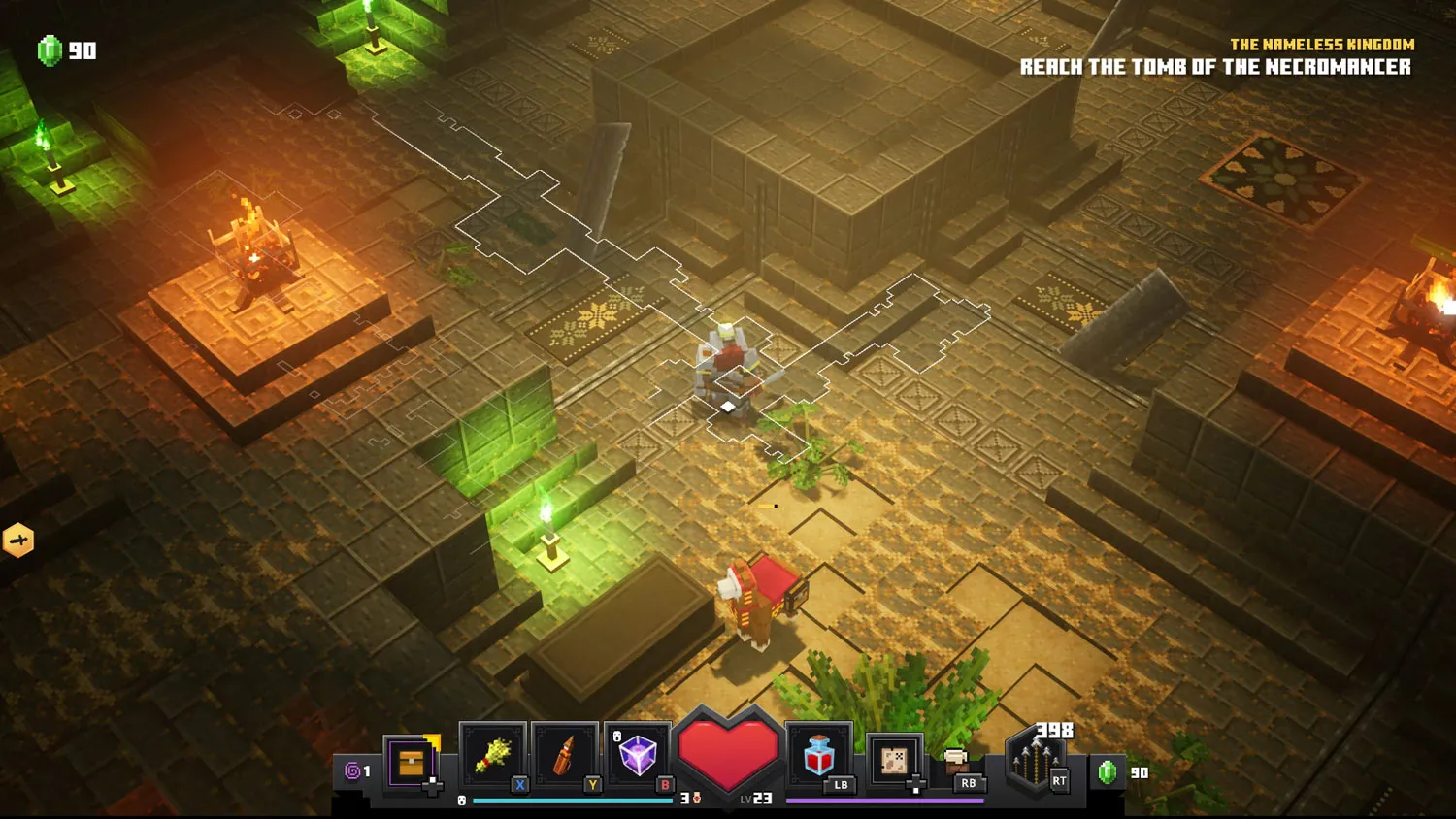The height and width of the screenshot is (819, 1456).
Task: Activate the firework arrow artifact
Action: (x=565, y=756)
